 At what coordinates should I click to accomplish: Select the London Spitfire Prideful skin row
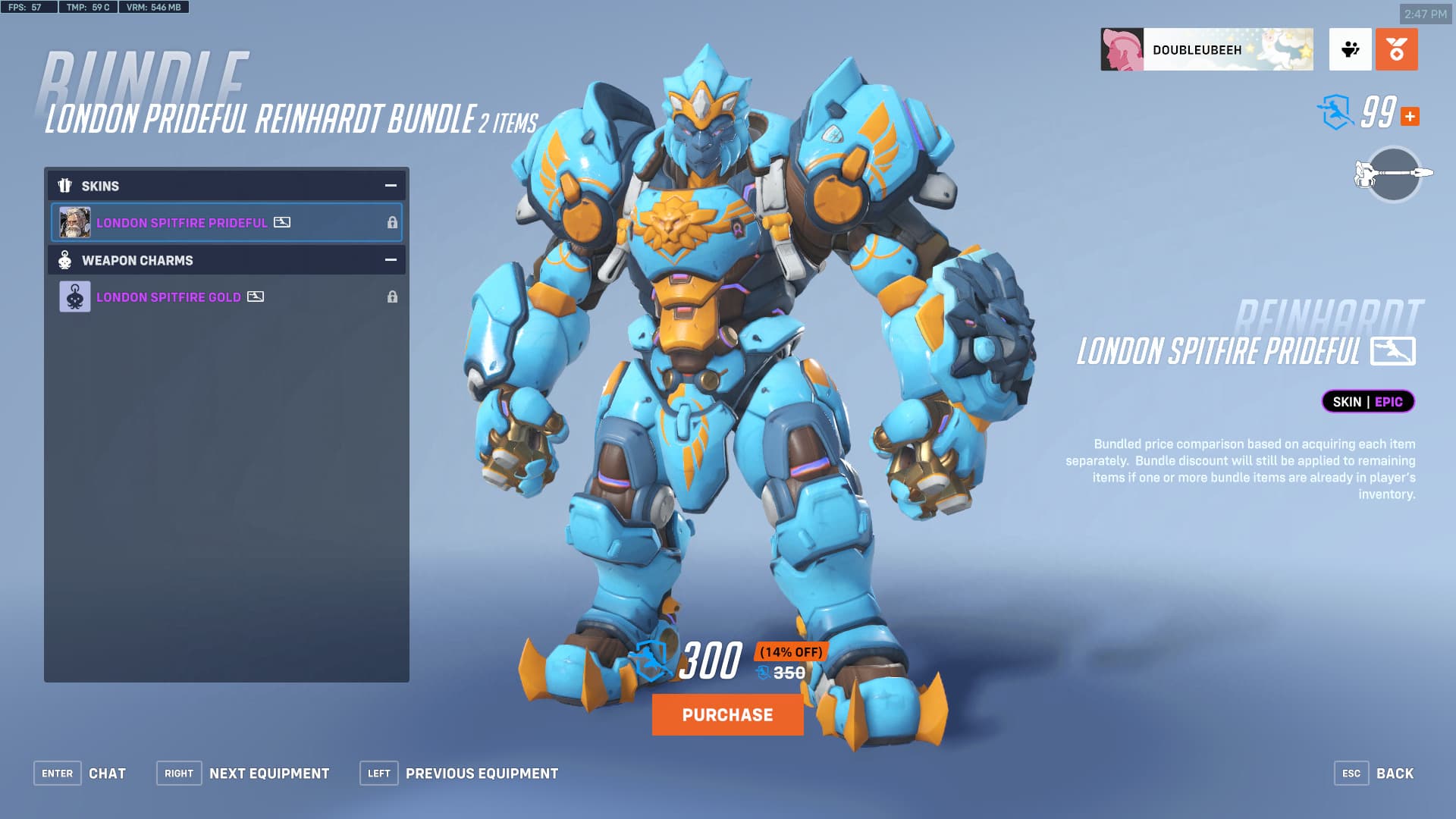pos(226,222)
